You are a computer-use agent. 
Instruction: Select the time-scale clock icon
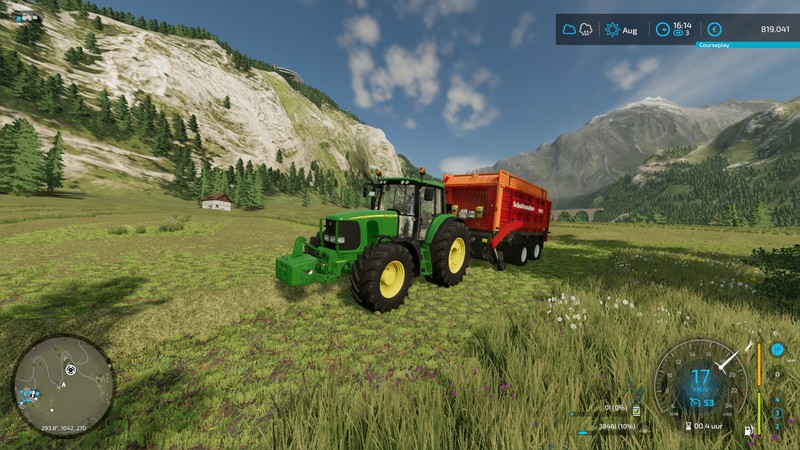(663, 30)
